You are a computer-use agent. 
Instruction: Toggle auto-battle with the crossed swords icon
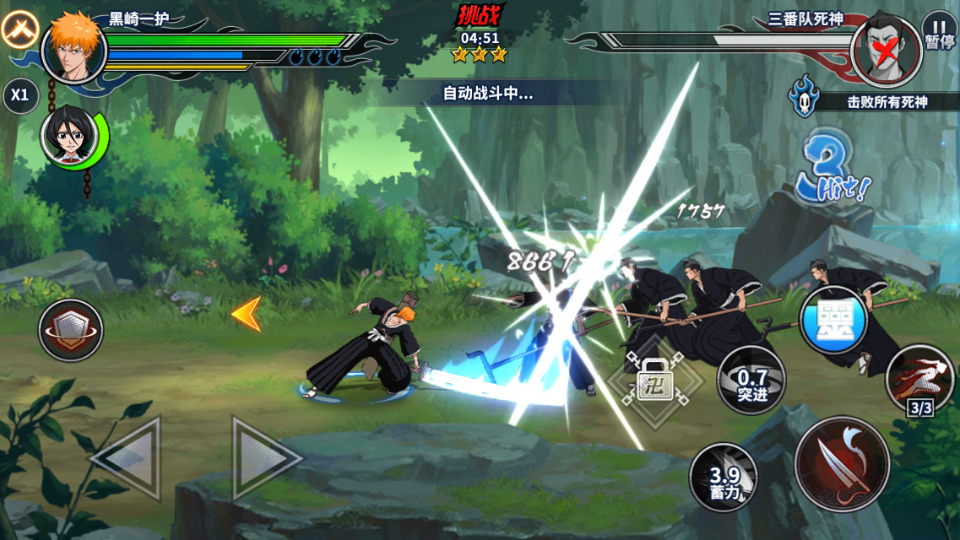18,32
